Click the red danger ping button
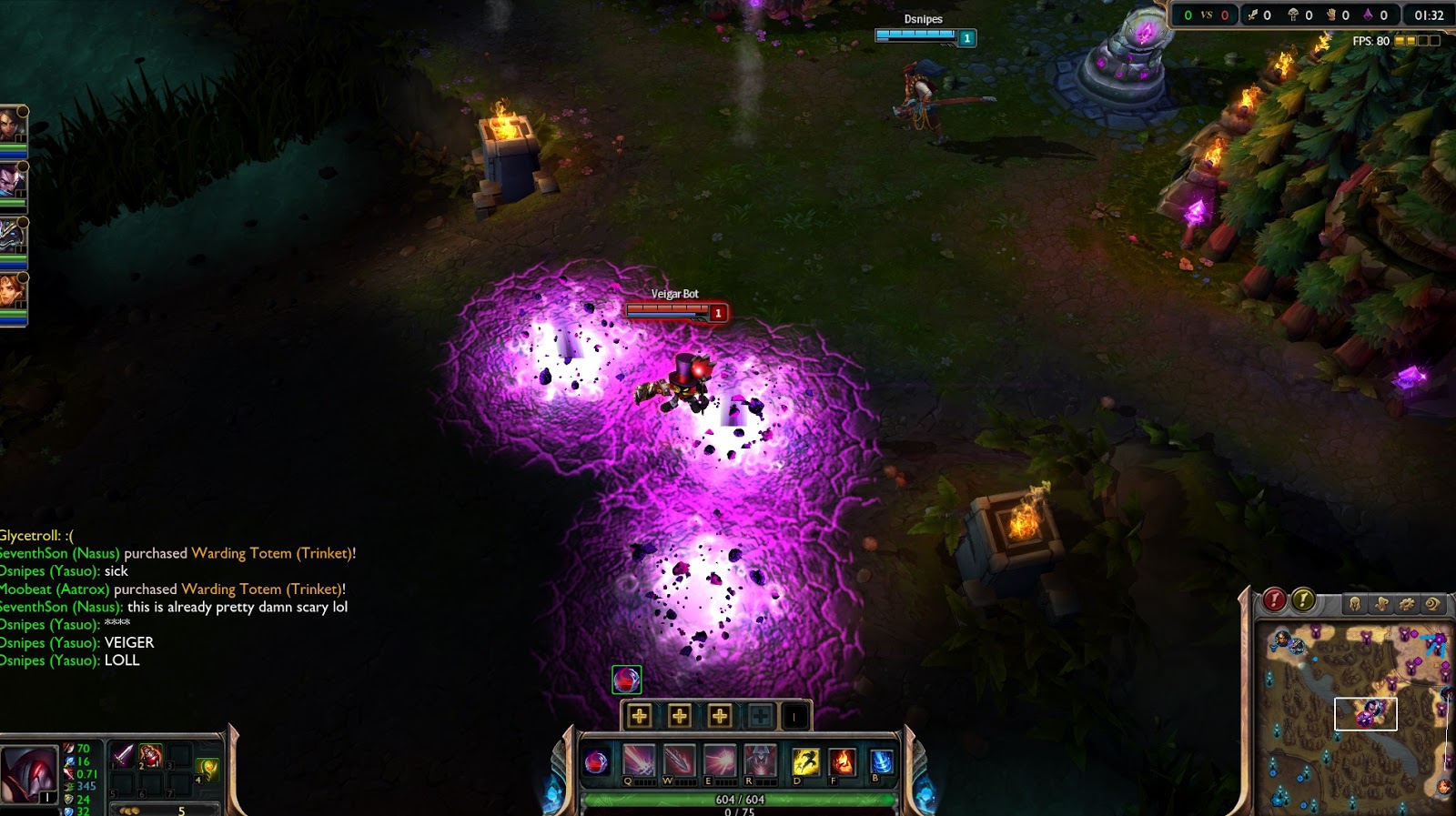The width and height of the screenshot is (1456, 816). coord(1274,599)
